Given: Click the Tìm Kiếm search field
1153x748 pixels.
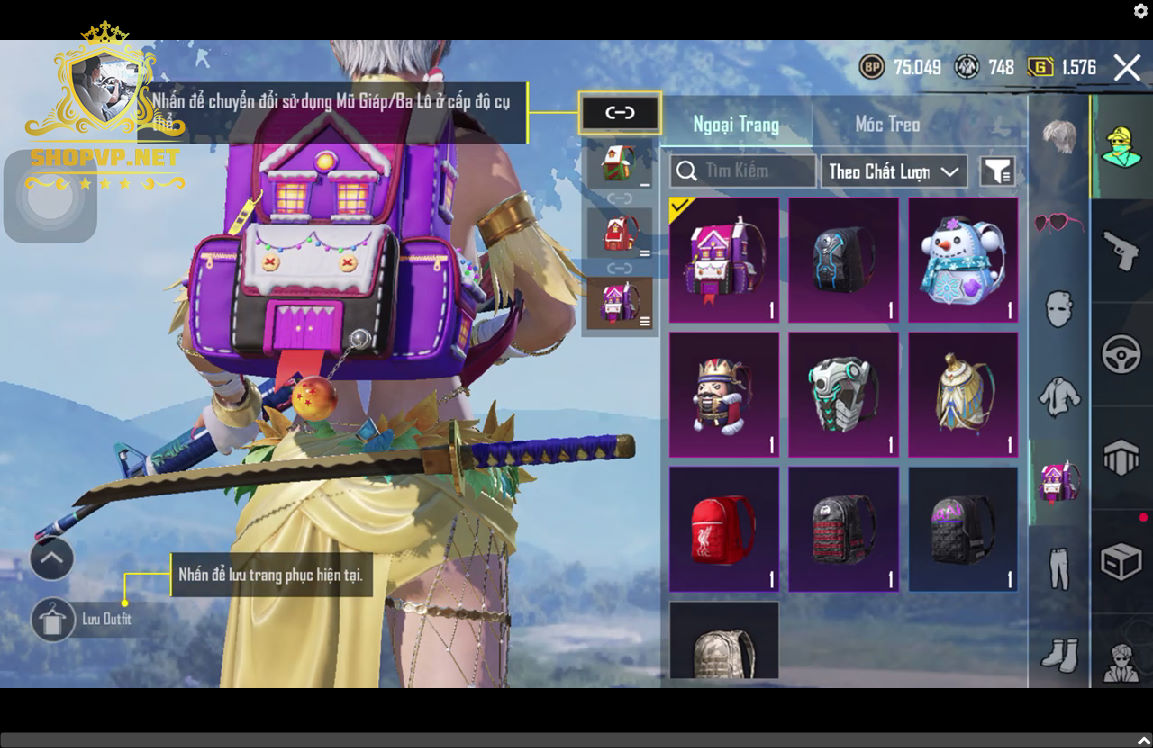Looking at the screenshot, I should pos(743,171).
